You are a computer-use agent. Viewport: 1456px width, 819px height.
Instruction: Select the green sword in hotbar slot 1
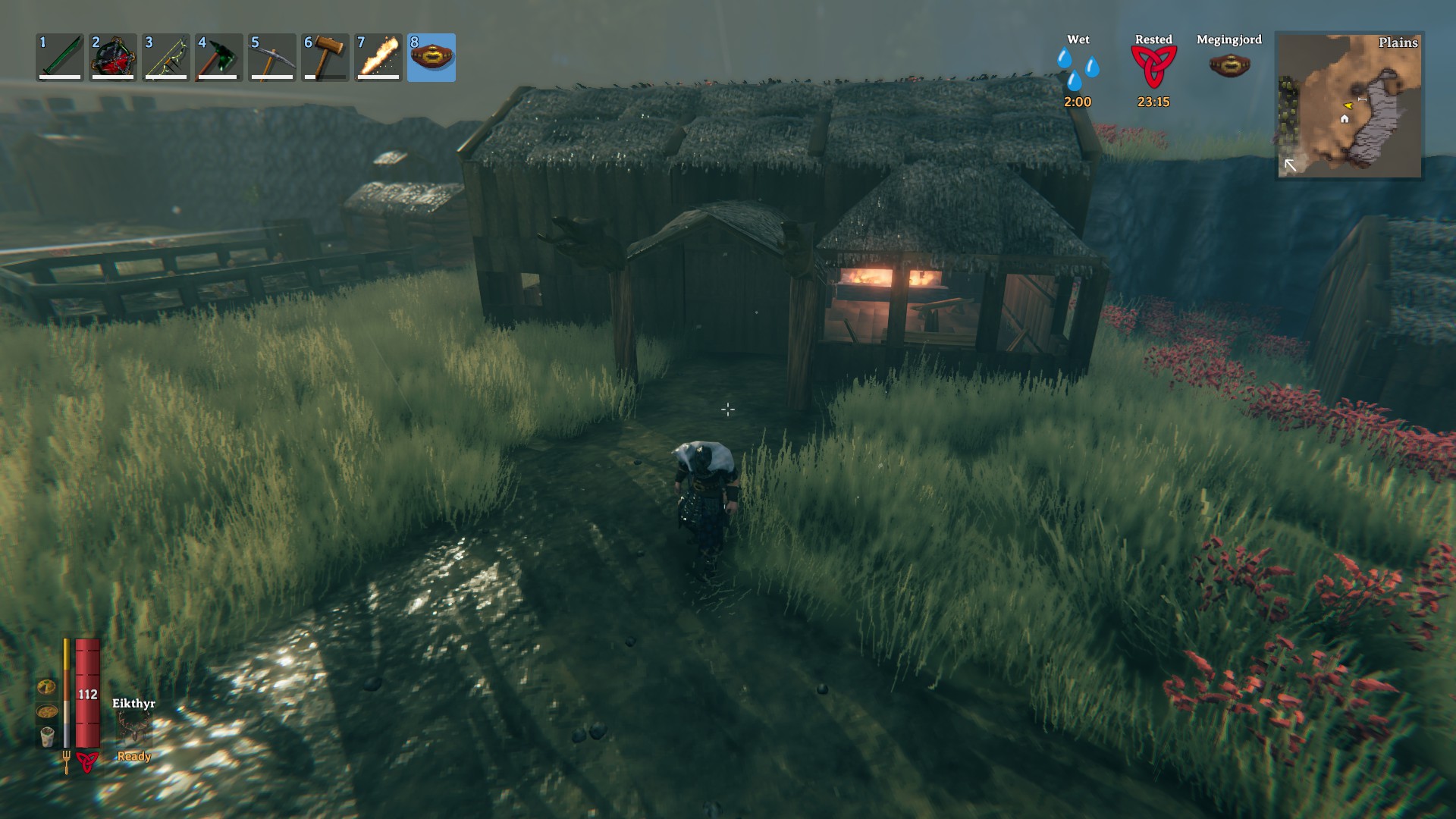pos(60,57)
